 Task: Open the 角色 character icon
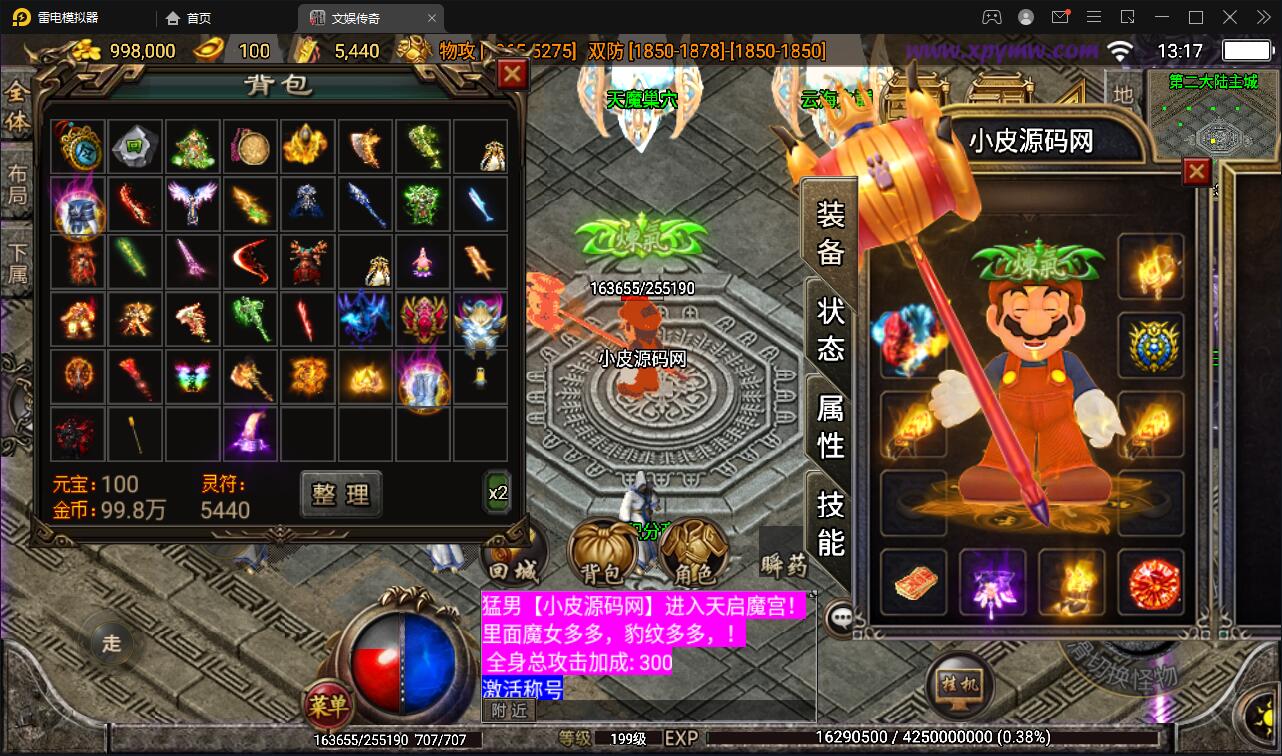pyautogui.click(x=694, y=553)
